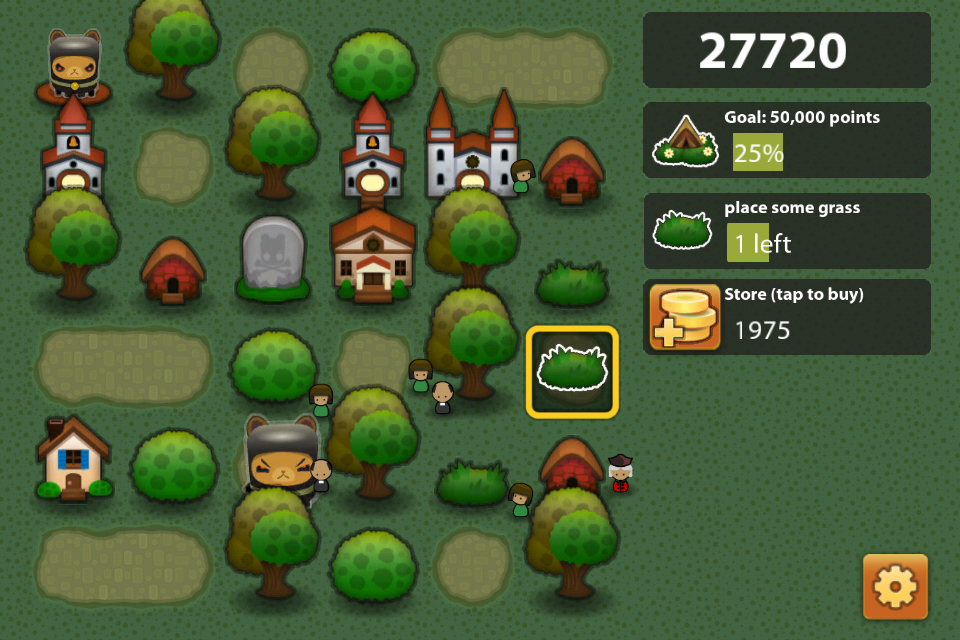Select the 50,000 points goal panel

coord(786,139)
